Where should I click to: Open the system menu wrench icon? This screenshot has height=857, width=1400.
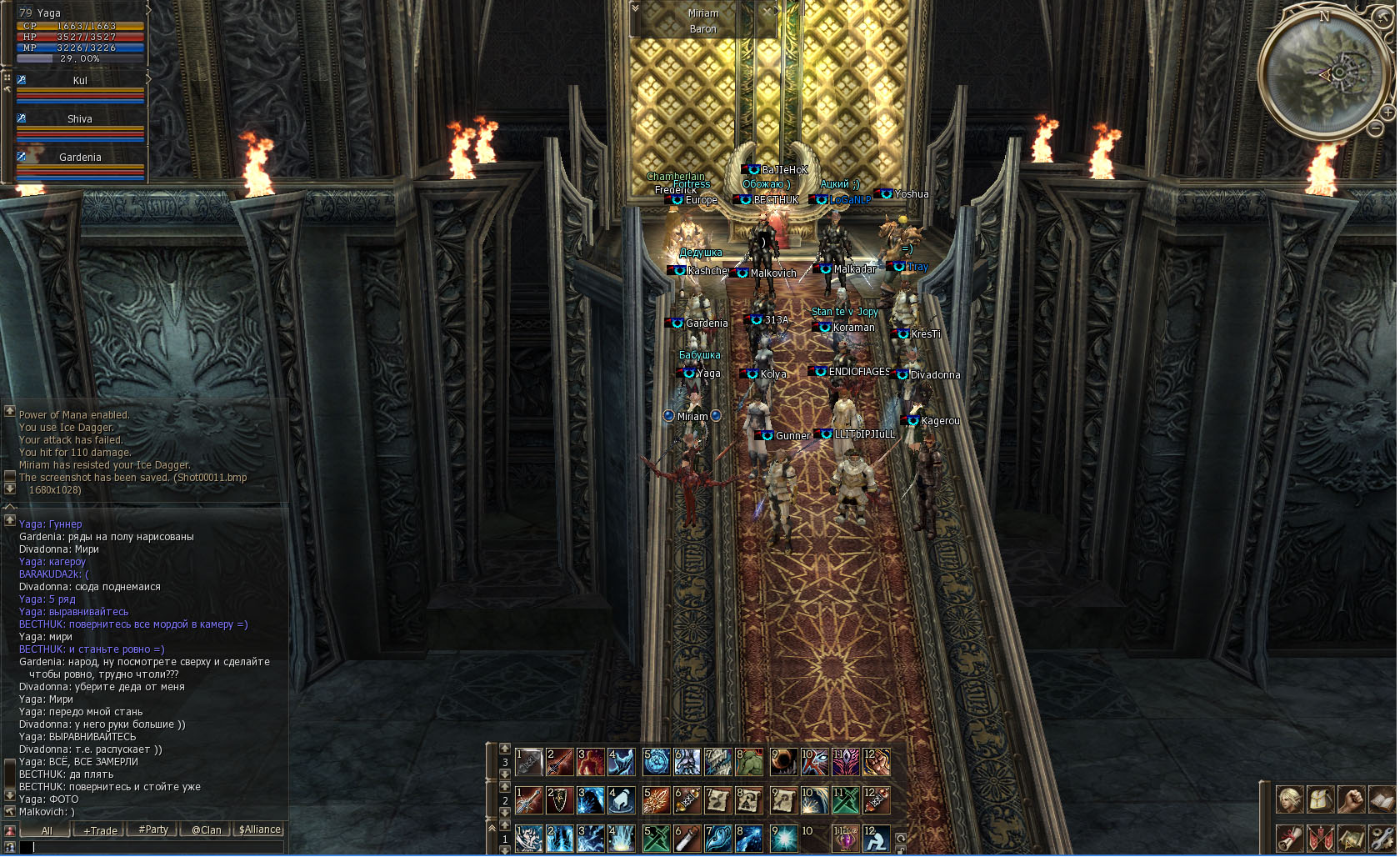(x=1381, y=838)
